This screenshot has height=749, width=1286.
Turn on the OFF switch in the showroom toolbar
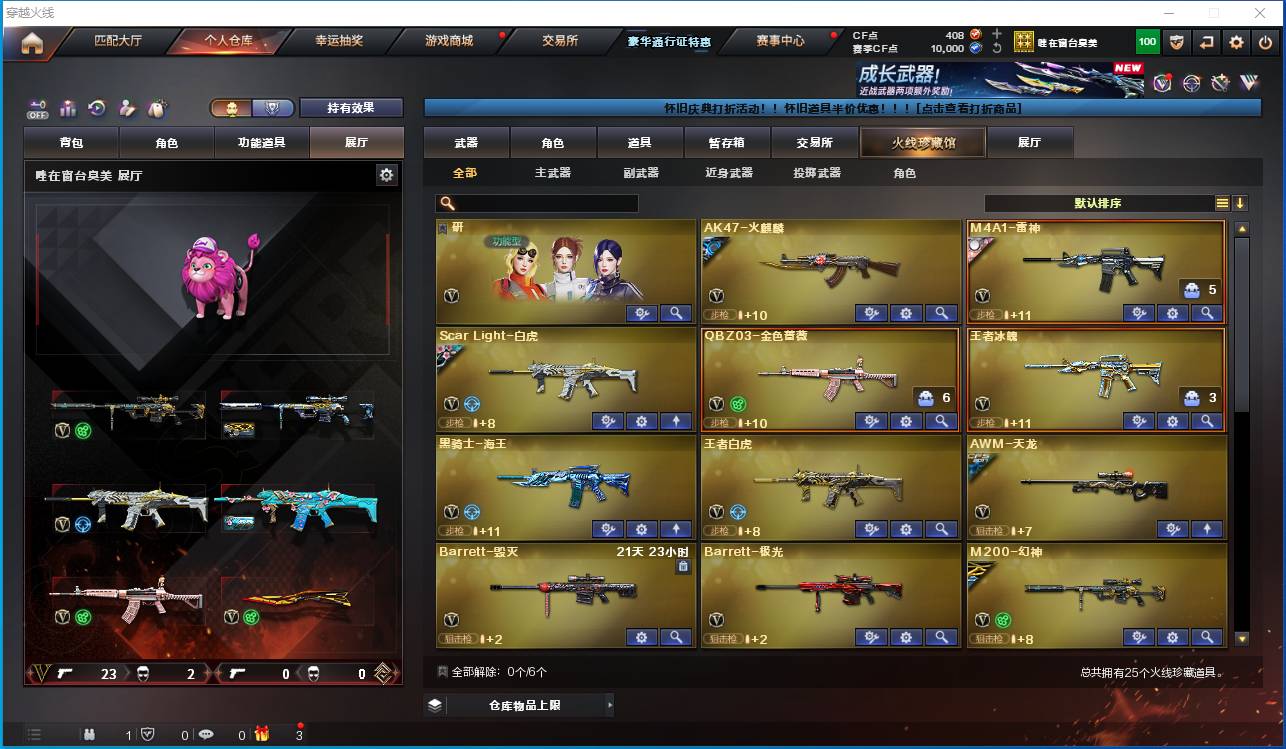(x=37, y=109)
